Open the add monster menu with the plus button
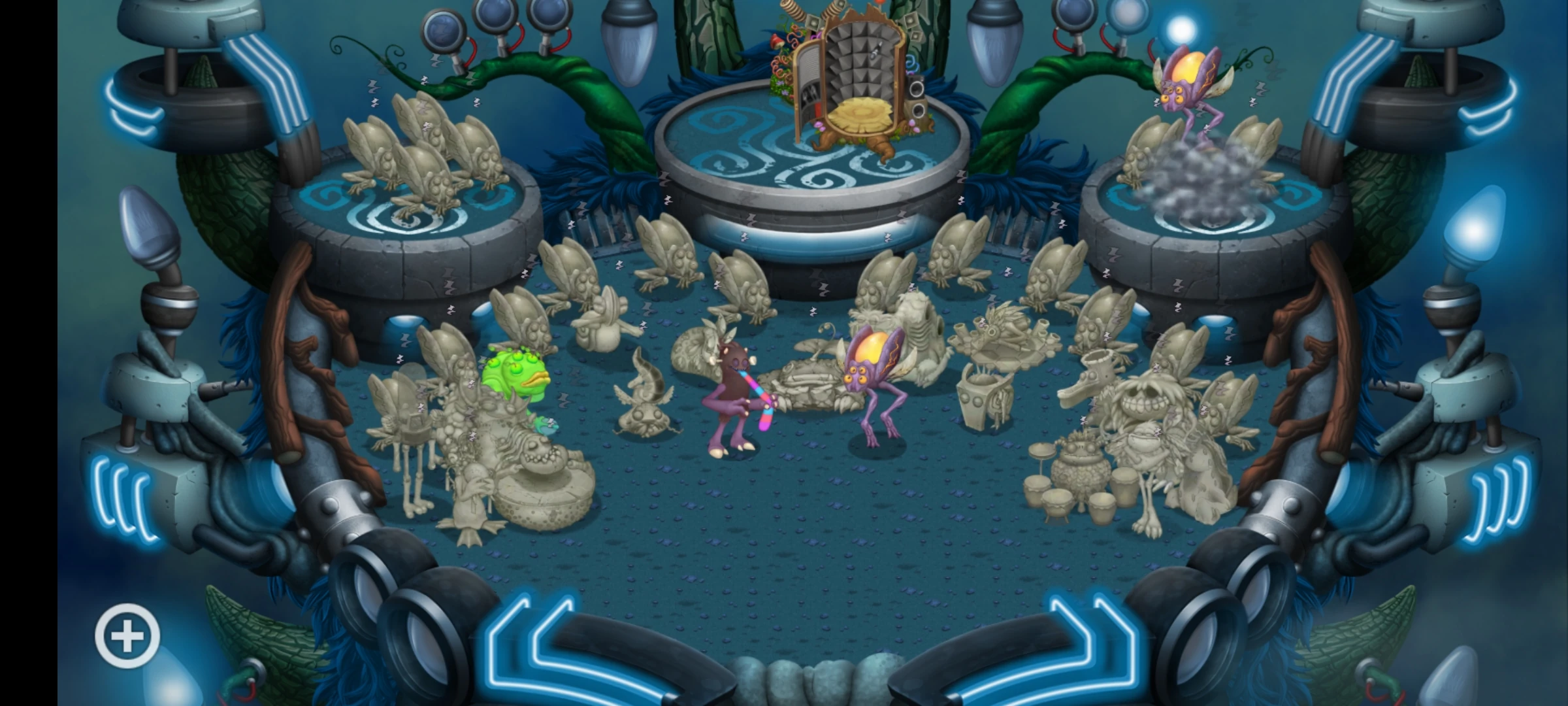This screenshot has width=1568, height=706. pyautogui.click(x=128, y=636)
